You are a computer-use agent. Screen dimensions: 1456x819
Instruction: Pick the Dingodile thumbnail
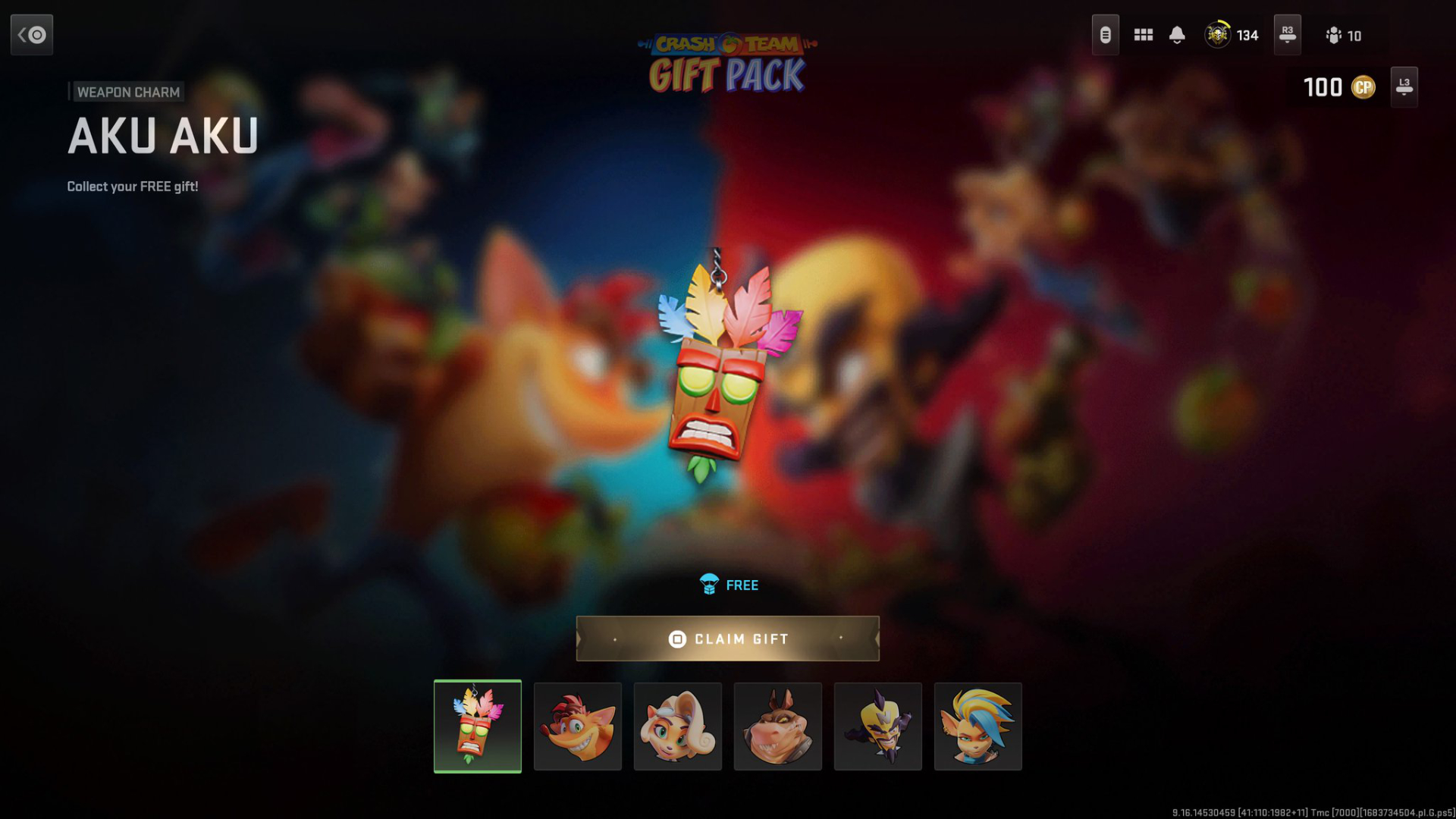pyautogui.click(x=778, y=726)
